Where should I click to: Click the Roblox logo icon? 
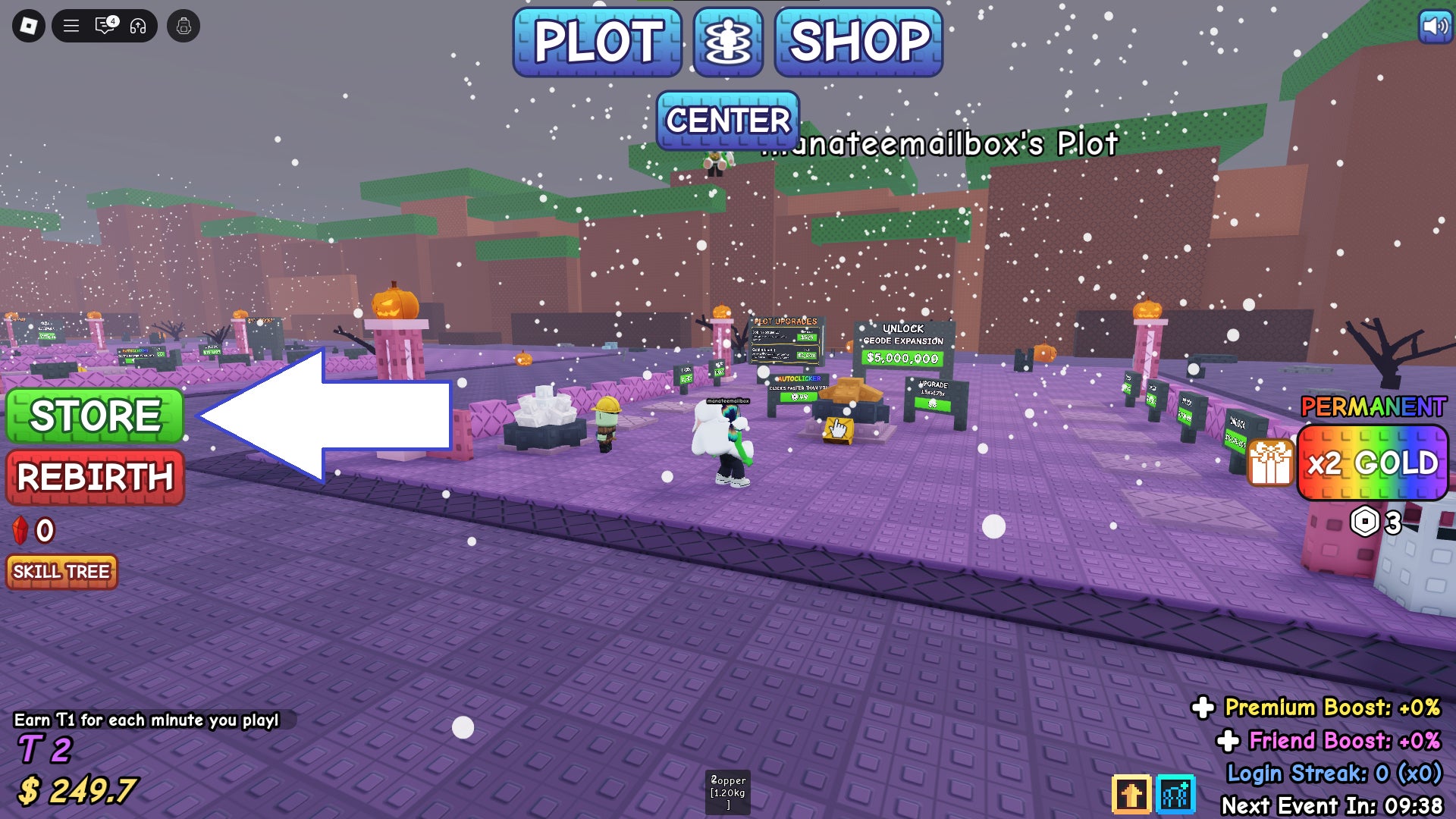pos(28,27)
